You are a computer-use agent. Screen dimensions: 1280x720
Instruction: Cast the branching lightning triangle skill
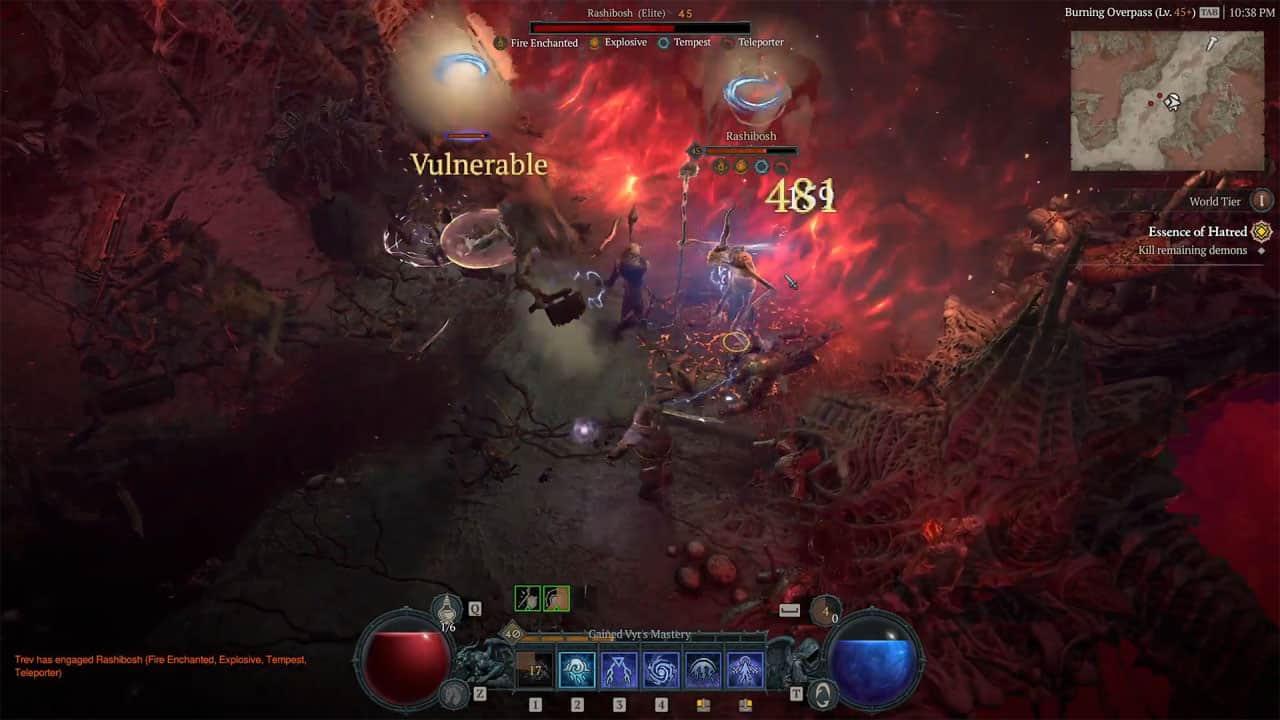pos(619,670)
